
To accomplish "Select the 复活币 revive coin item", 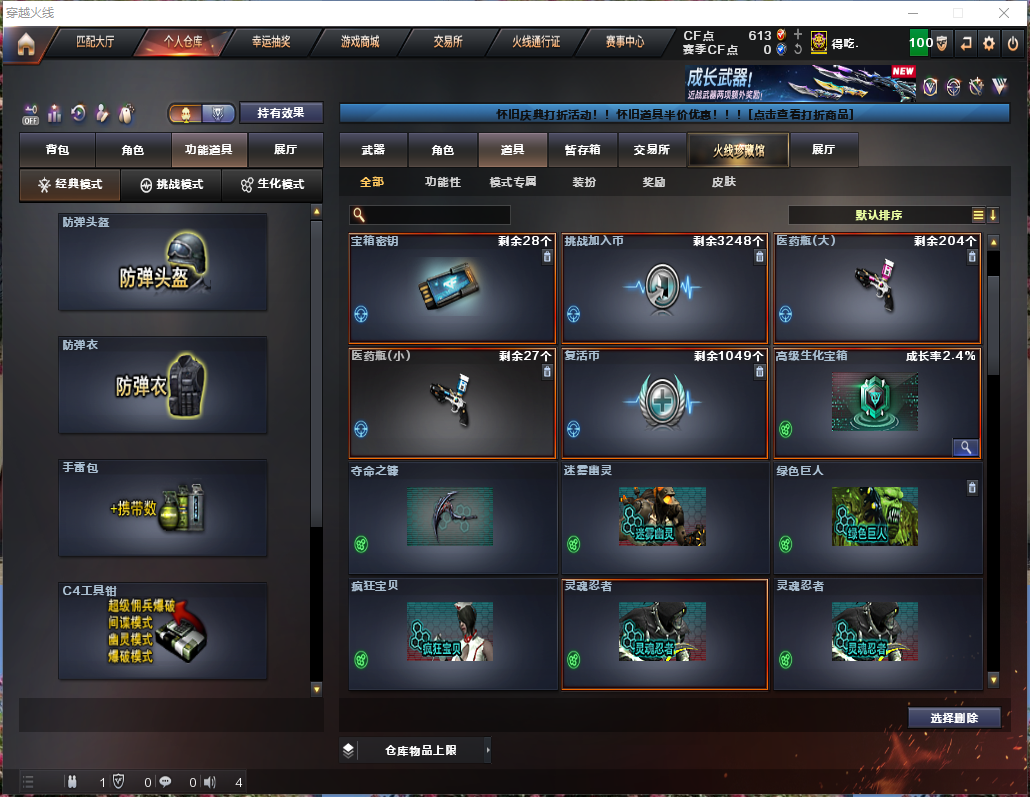I will pos(664,403).
